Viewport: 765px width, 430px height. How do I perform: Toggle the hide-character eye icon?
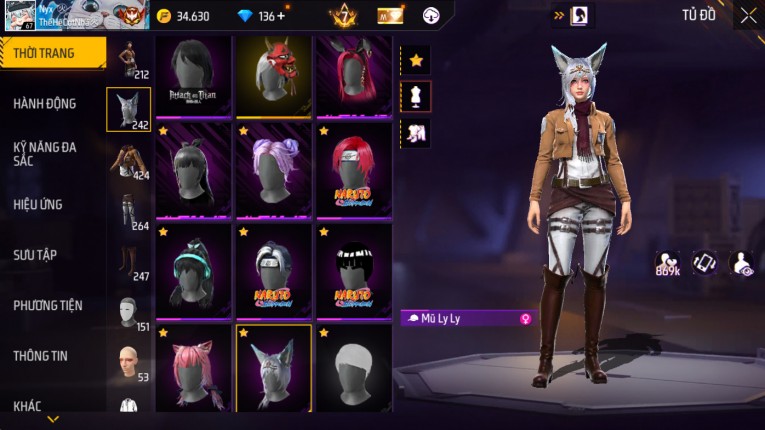(x=742, y=262)
